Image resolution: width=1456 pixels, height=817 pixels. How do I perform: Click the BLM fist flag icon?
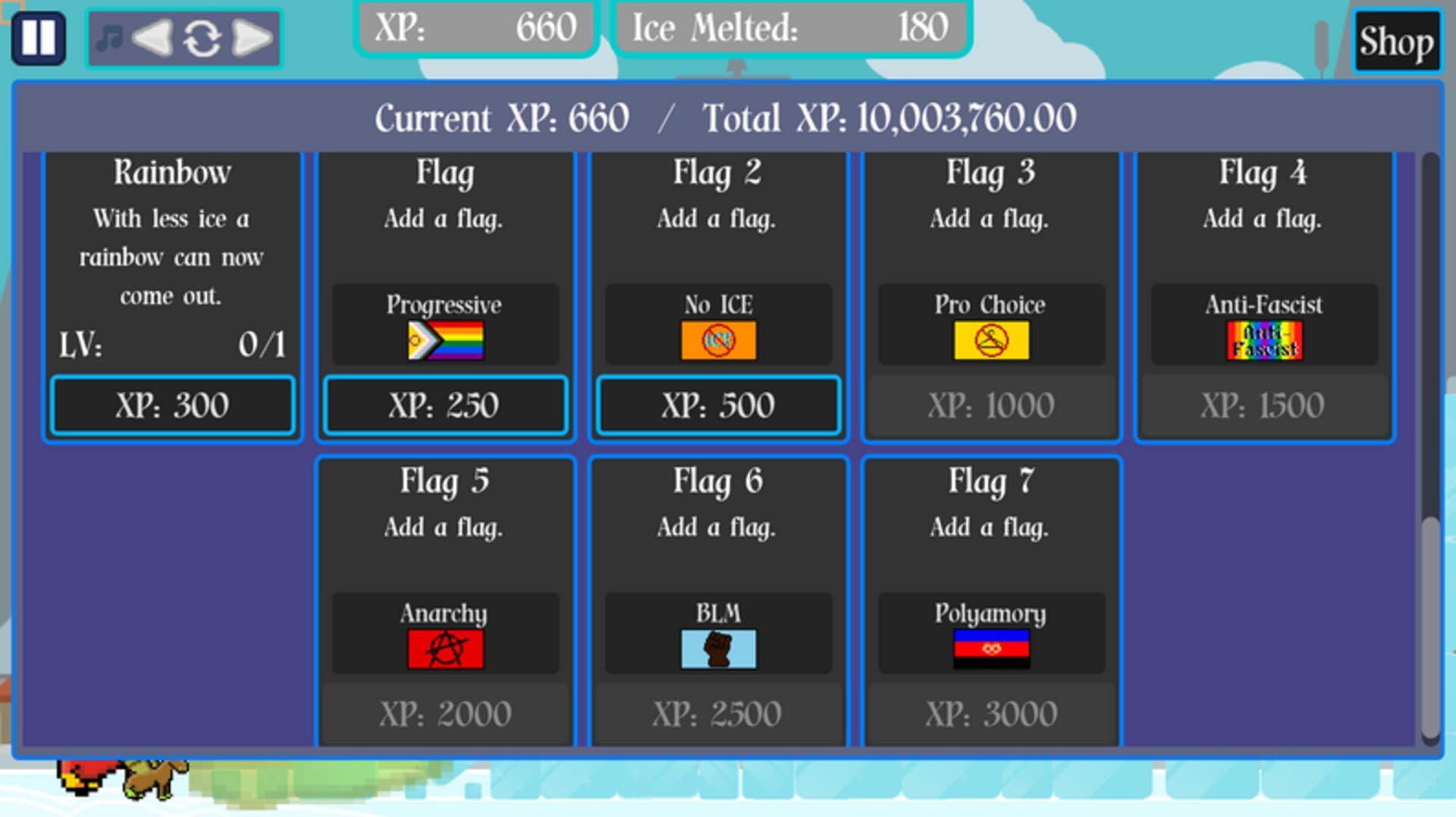click(717, 646)
